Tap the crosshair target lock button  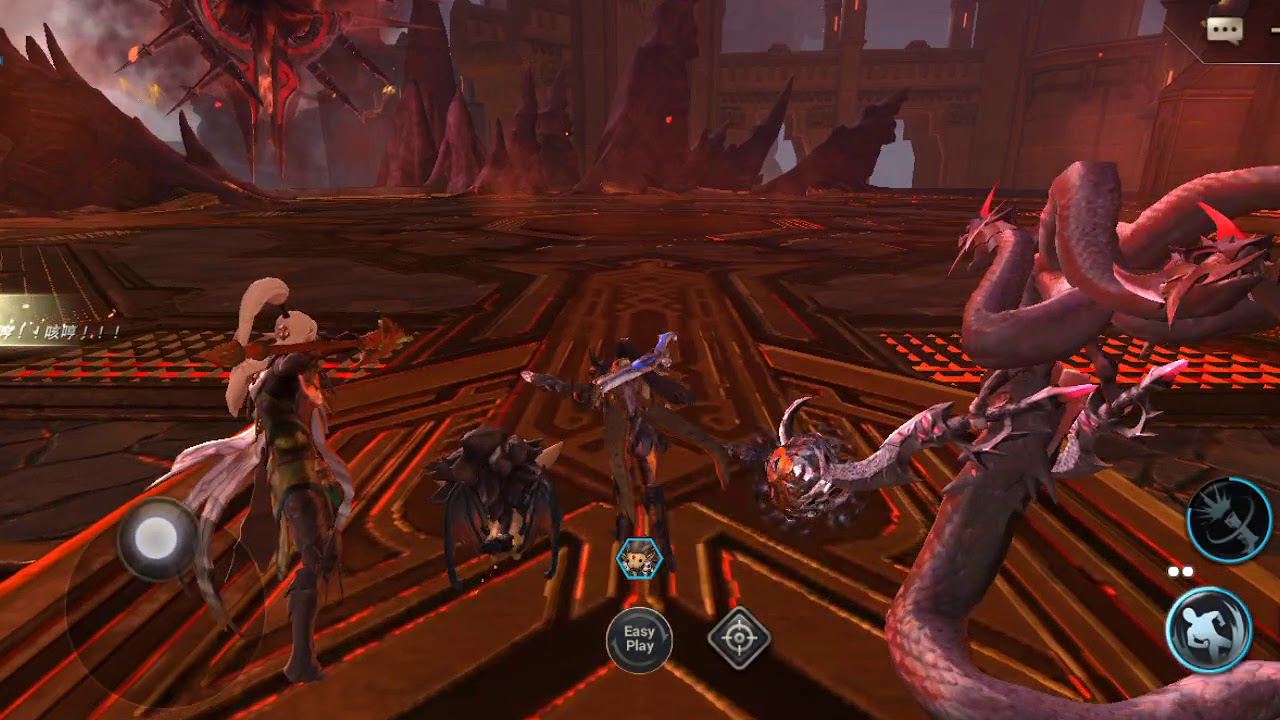(x=739, y=637)
